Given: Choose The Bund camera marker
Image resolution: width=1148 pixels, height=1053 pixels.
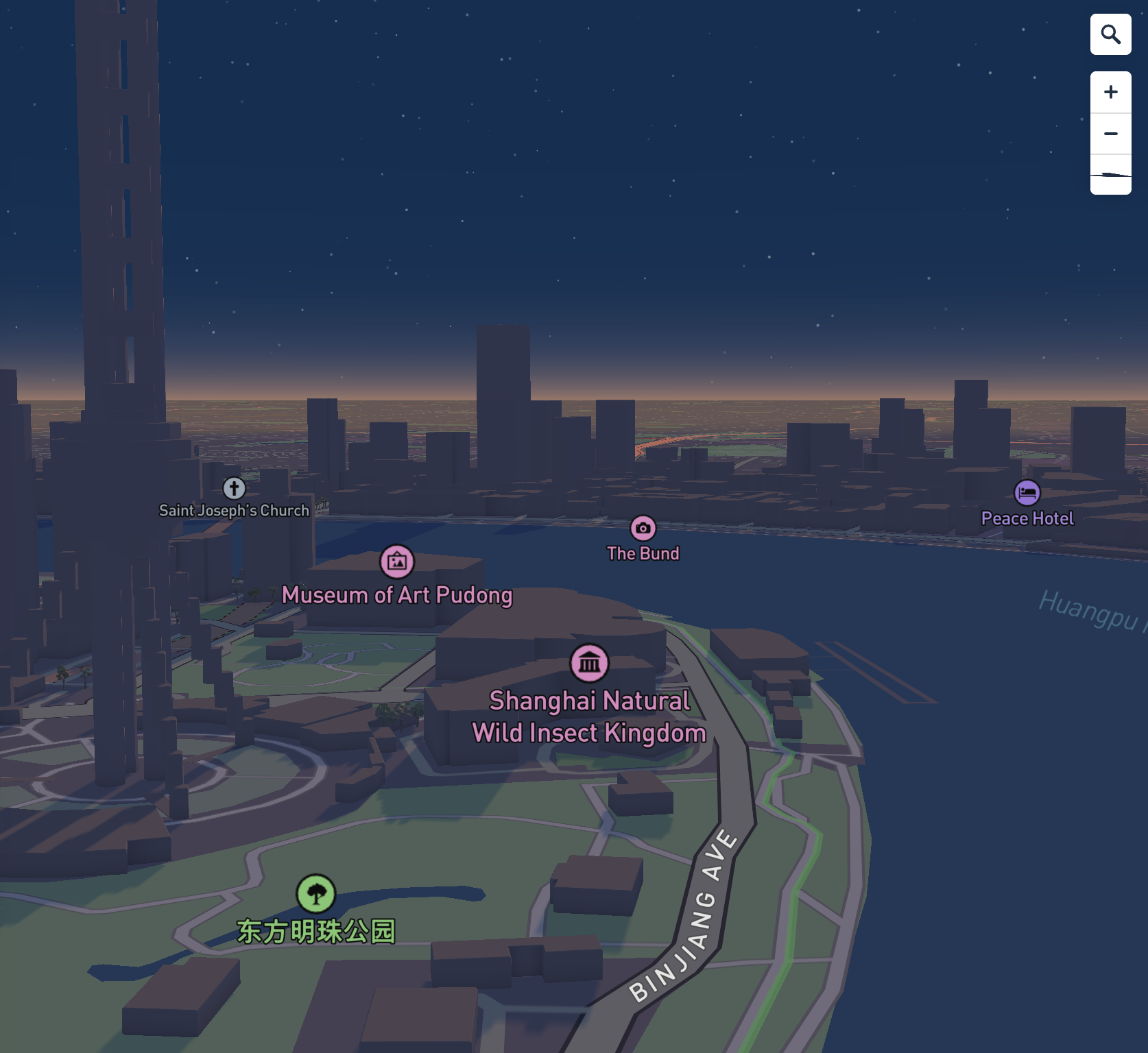Looking at the screenshot, I should coord(643,528).
